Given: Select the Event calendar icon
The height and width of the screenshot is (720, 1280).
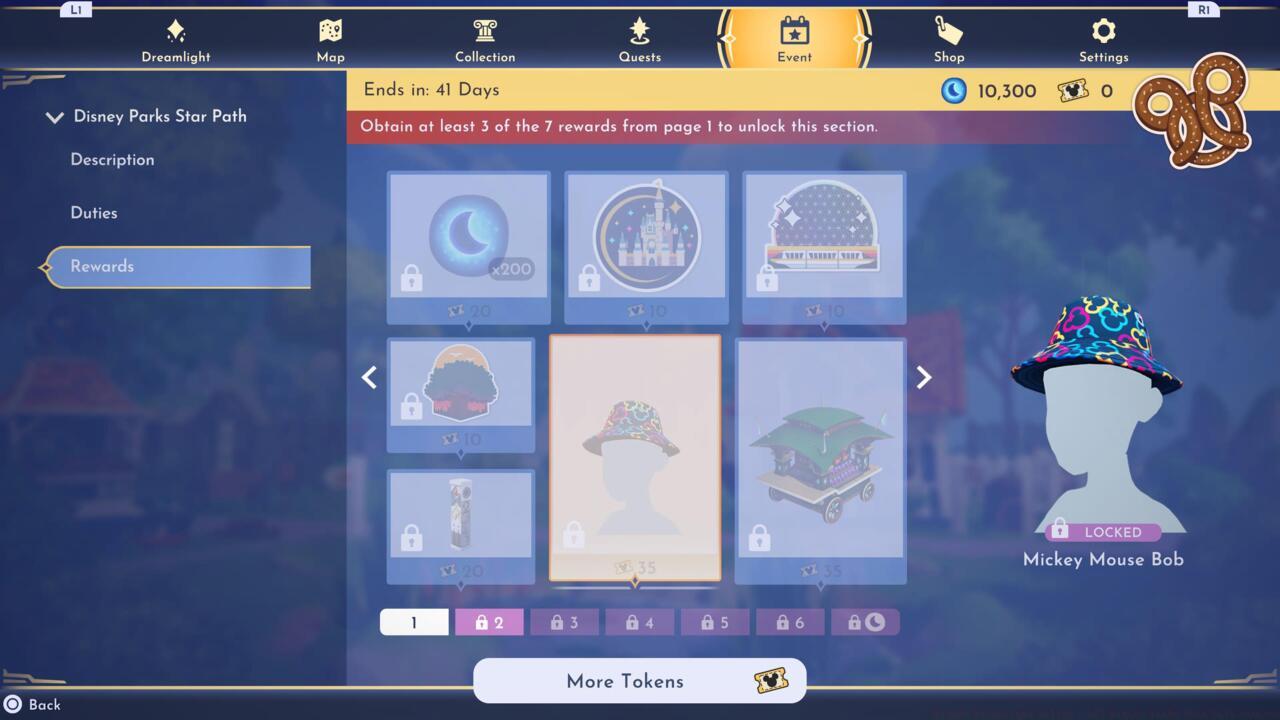Looking at the screenshot, I should tap(794, 32).
